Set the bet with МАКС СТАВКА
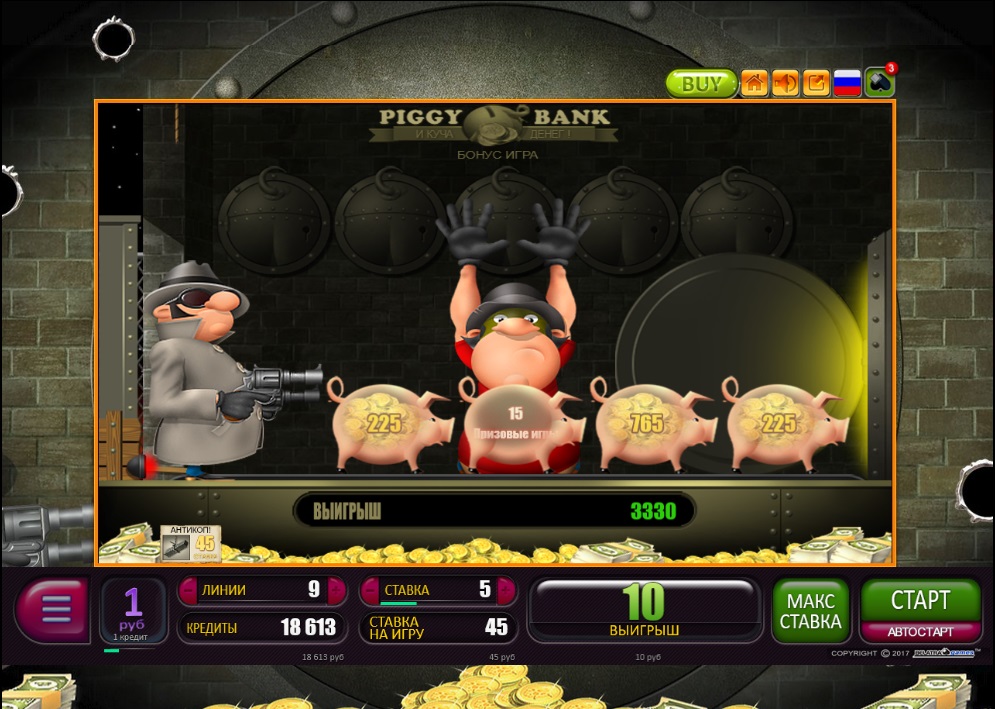The image size is (995, 709). point(810,611)
